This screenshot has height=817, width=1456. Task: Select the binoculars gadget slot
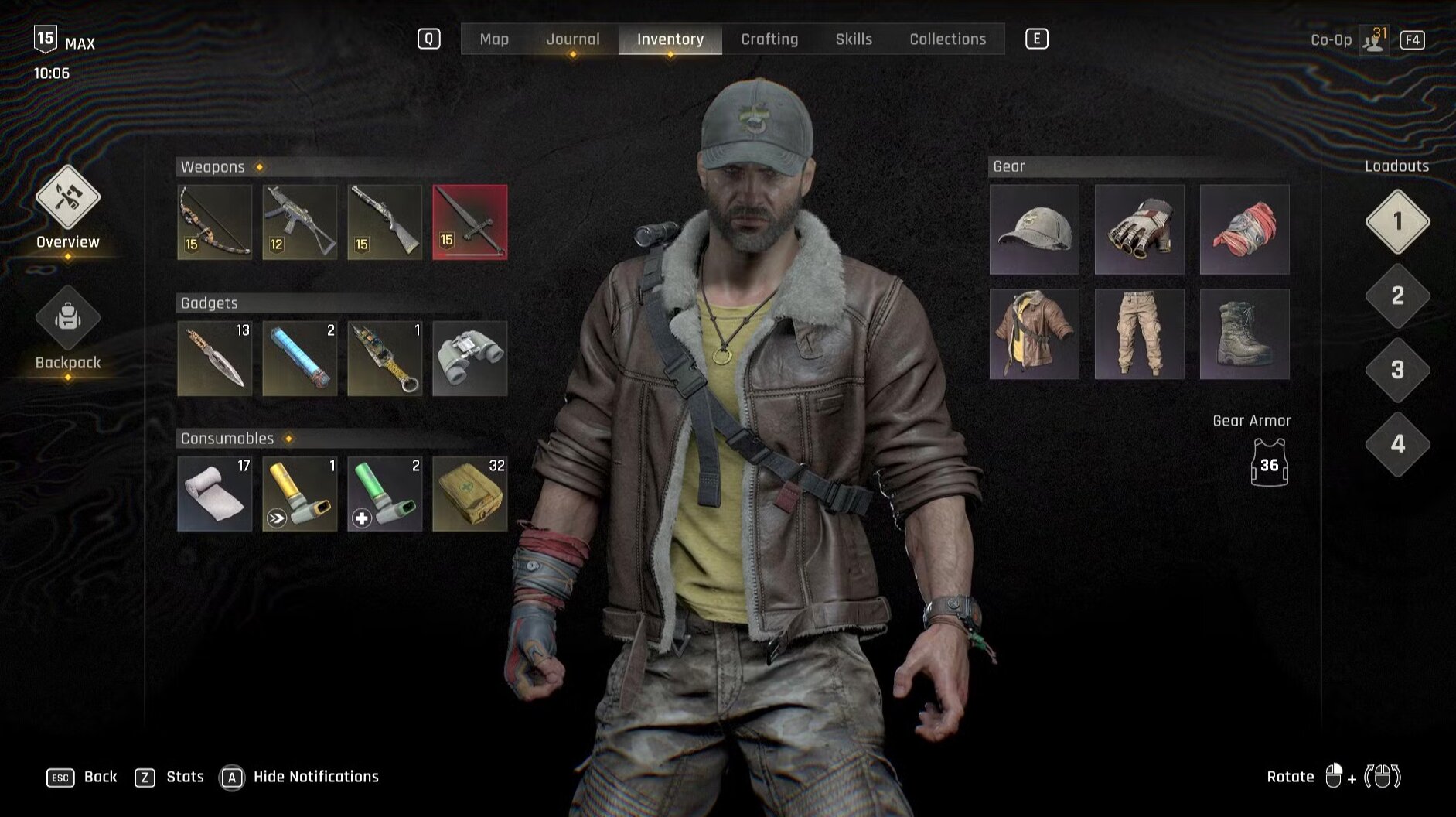coord(470,358)
